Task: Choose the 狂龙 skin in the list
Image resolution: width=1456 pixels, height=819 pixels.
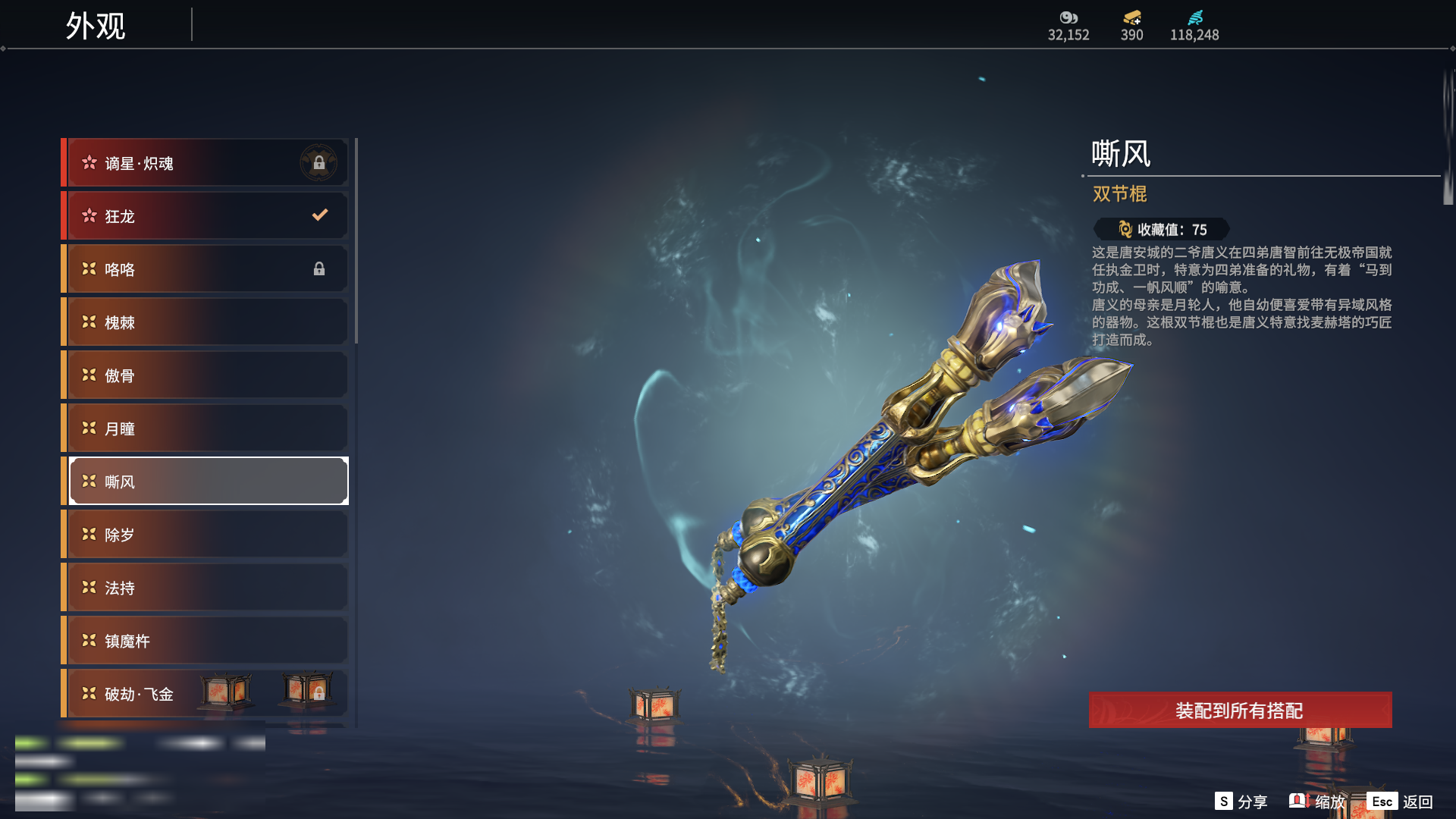Action: [x=206, y=216]
